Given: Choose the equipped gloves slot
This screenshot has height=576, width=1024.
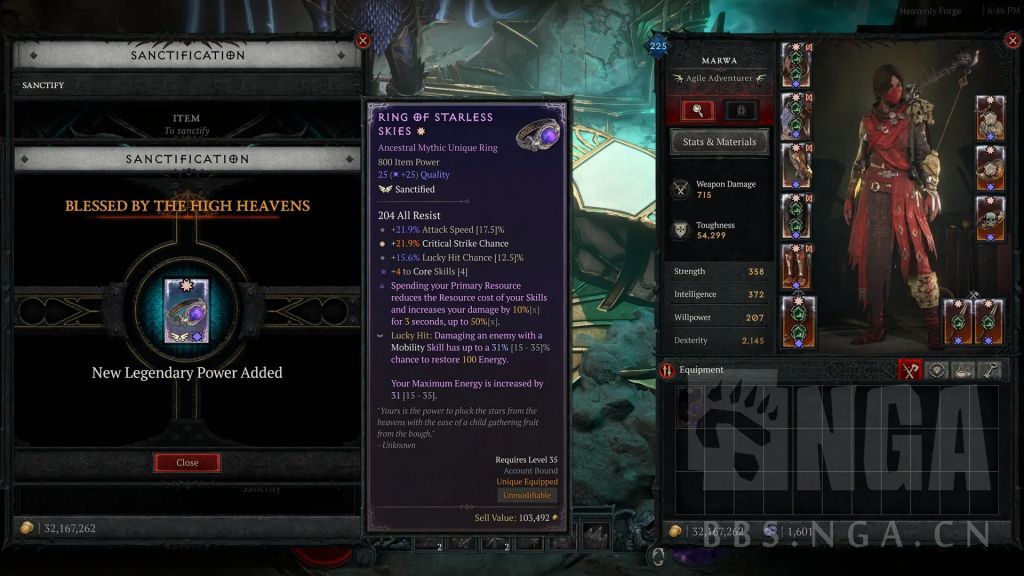Looking at the screenshot, I should tap(796, 166).
